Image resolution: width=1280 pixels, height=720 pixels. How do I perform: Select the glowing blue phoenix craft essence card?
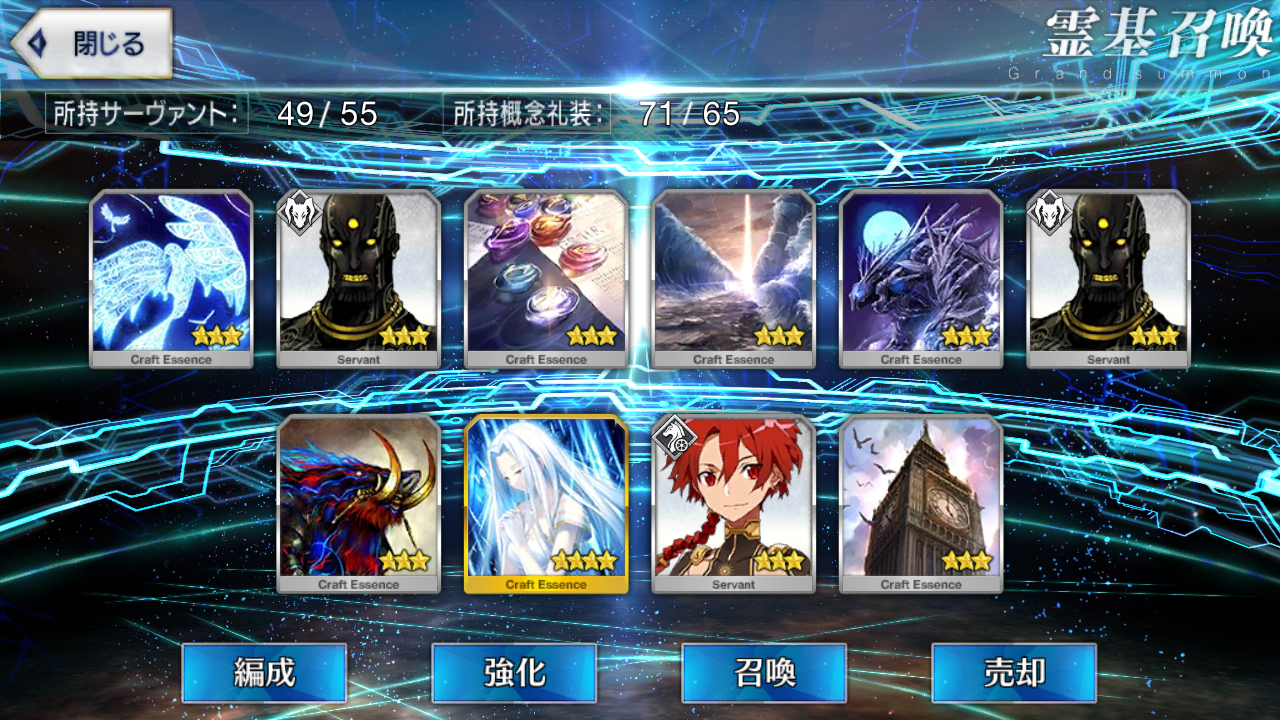[x=171, y=278]
